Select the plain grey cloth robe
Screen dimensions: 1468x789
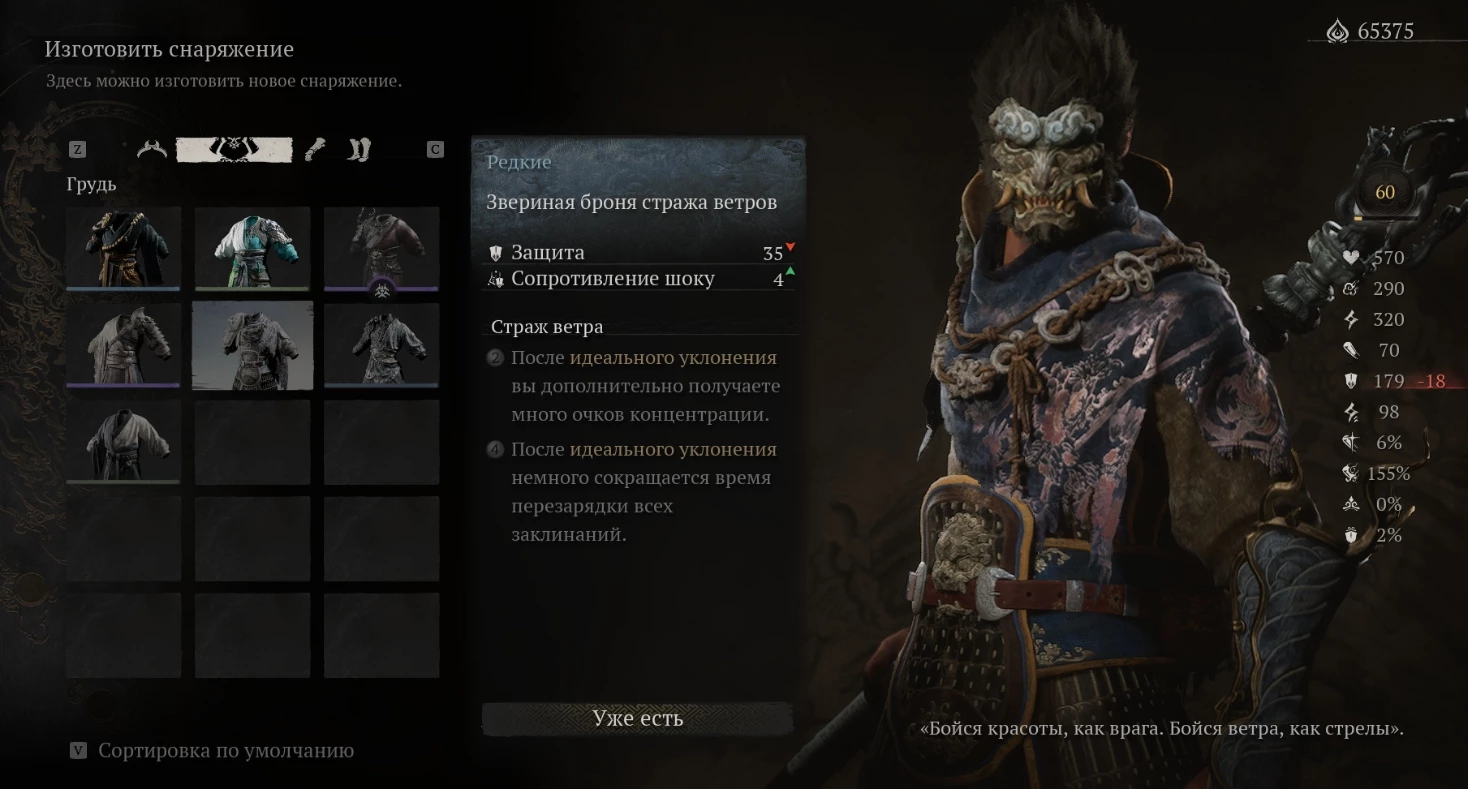[124, 441]
